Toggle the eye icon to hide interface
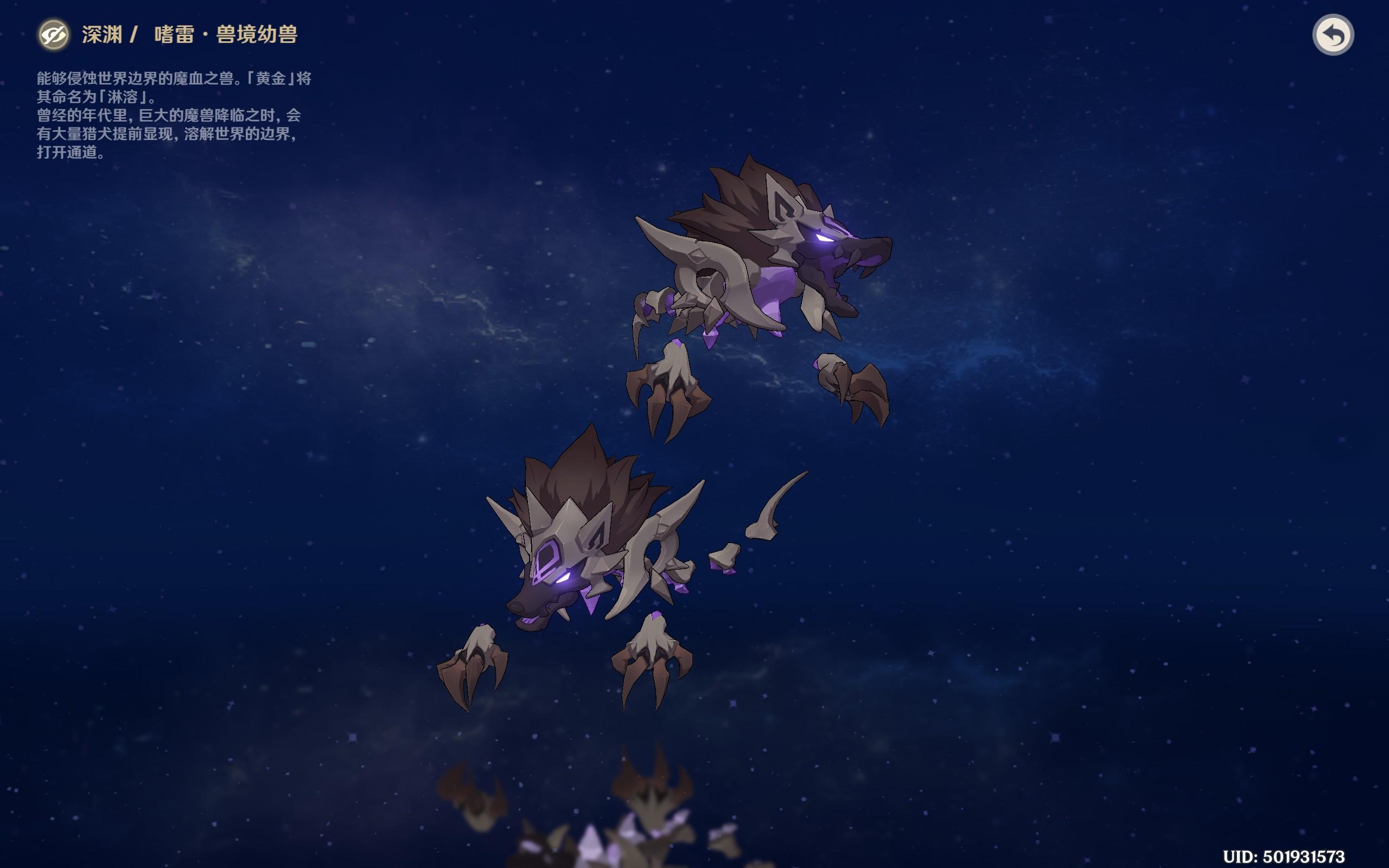This screenshot has width=1389, height=868. click(53, 35)
